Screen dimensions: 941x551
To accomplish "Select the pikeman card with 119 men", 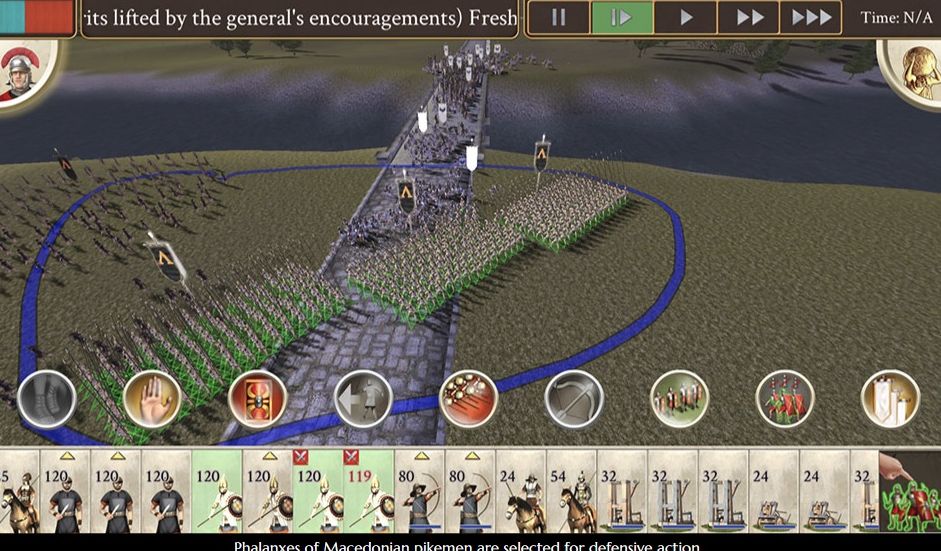I will point(368,490).
